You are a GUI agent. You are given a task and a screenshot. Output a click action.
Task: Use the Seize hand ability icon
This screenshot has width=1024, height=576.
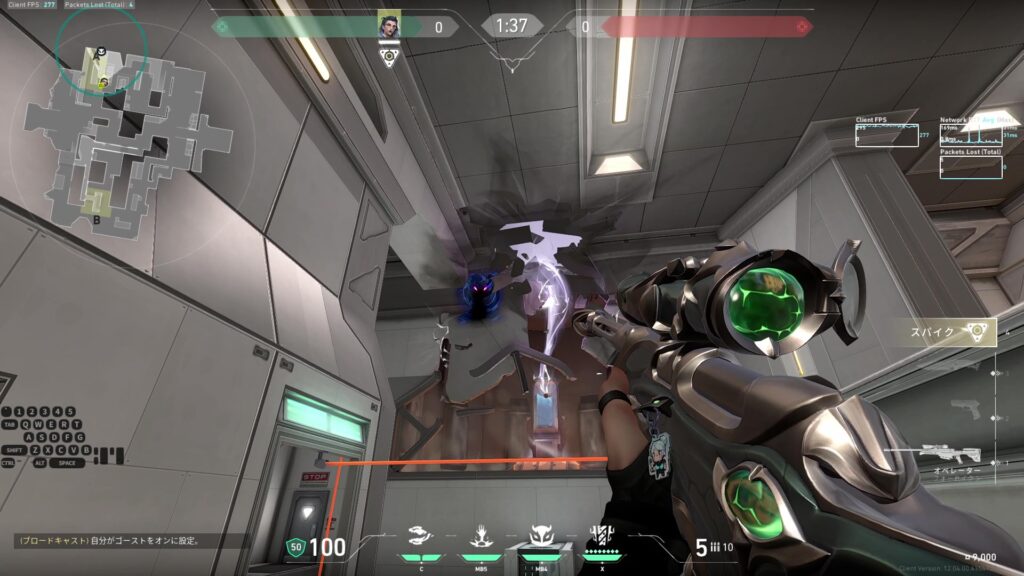480,539
